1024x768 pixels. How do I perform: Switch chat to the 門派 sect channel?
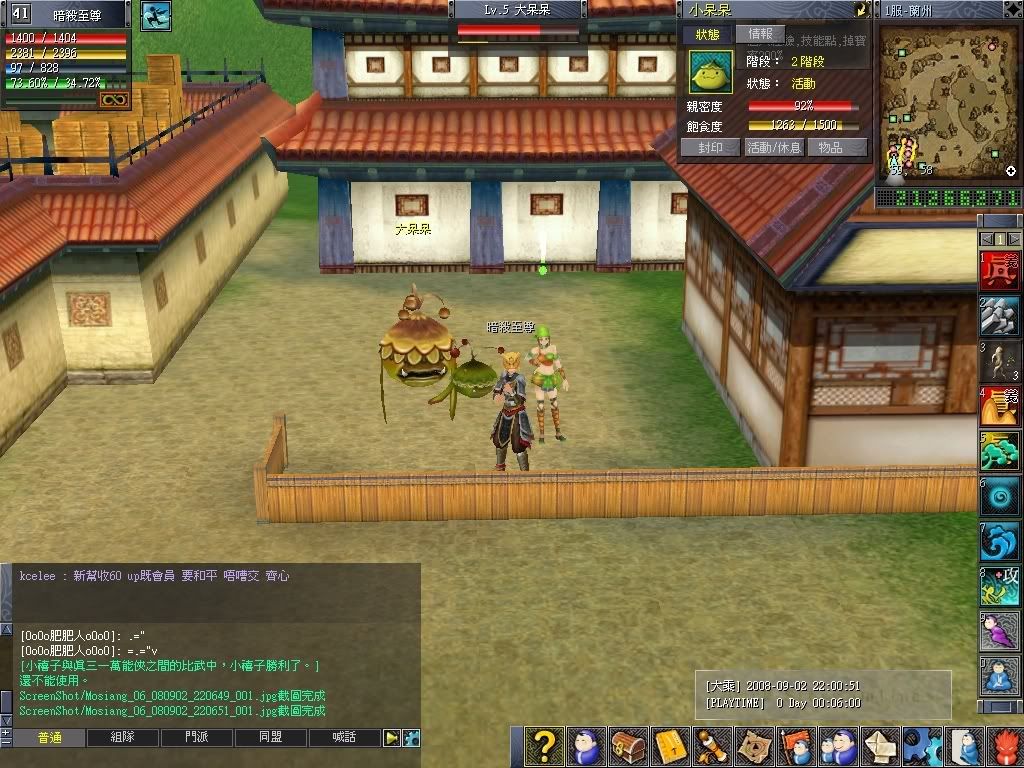pyautogui.click(x=198, y=738)
